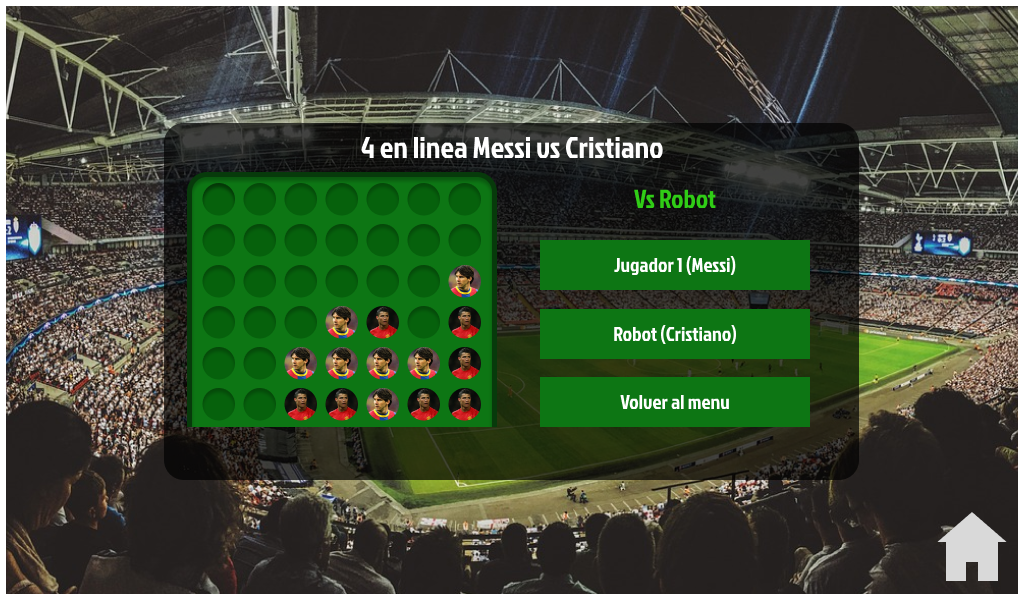Click Volver al menu
1024x600 pixels.
(674, 402)
